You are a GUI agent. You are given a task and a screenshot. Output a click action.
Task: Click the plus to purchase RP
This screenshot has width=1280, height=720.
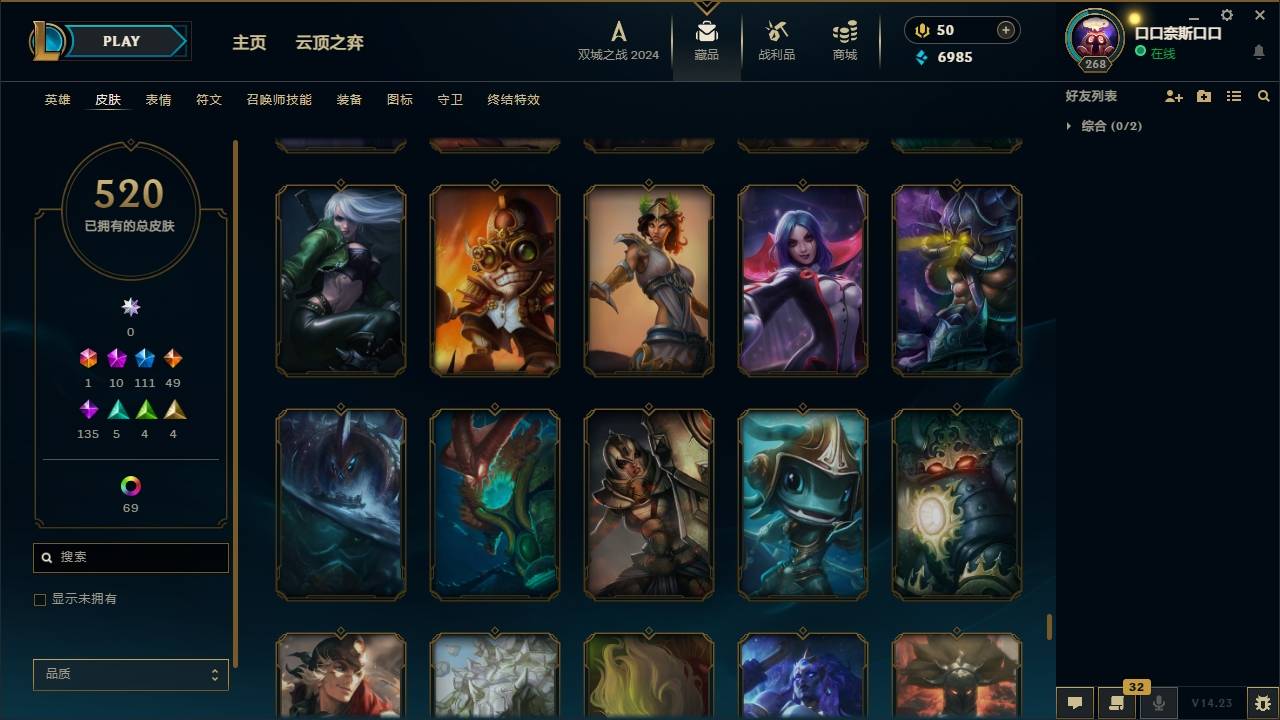coord(1004,29)
